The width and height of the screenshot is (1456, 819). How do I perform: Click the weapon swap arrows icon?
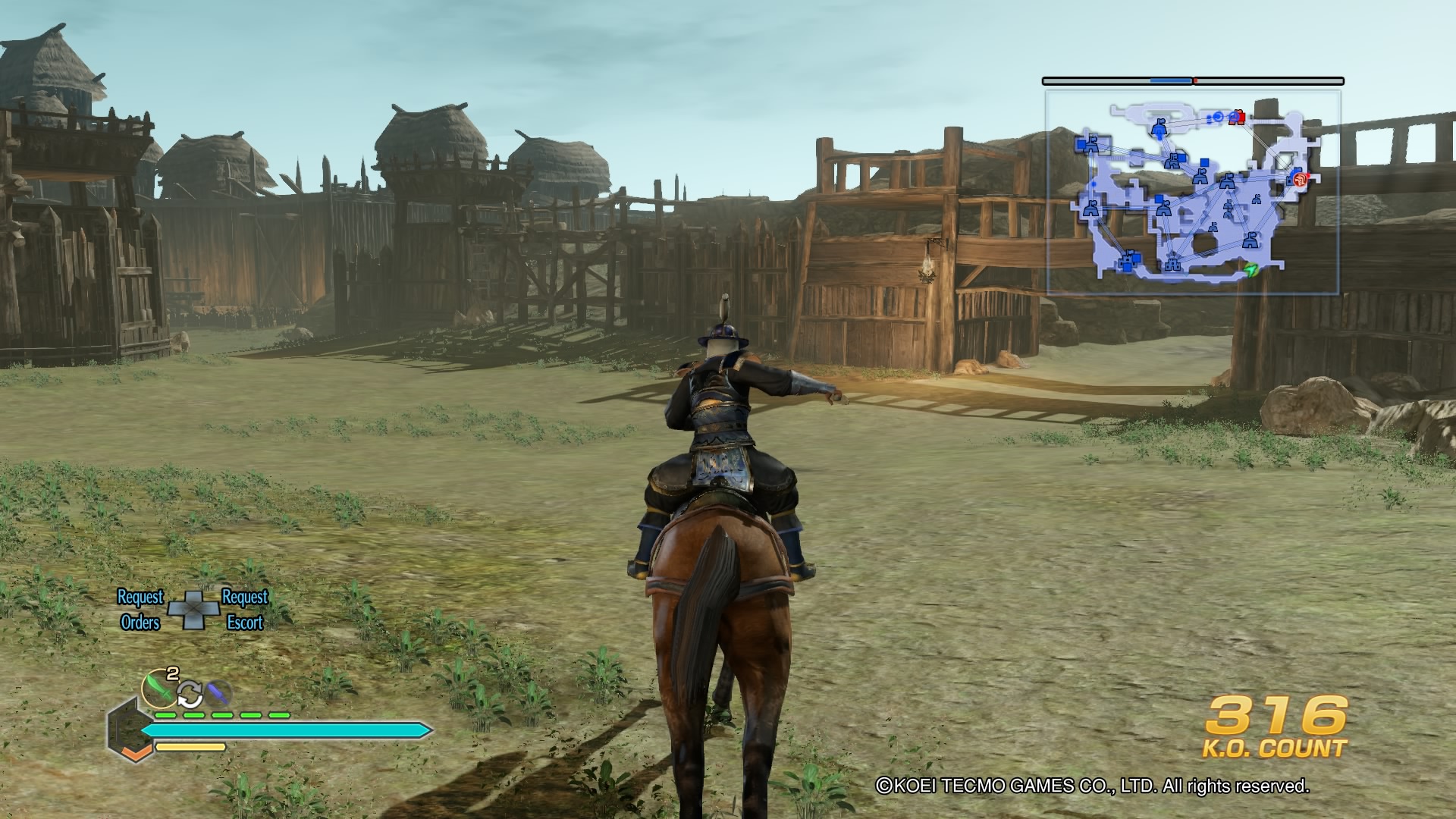190,694
